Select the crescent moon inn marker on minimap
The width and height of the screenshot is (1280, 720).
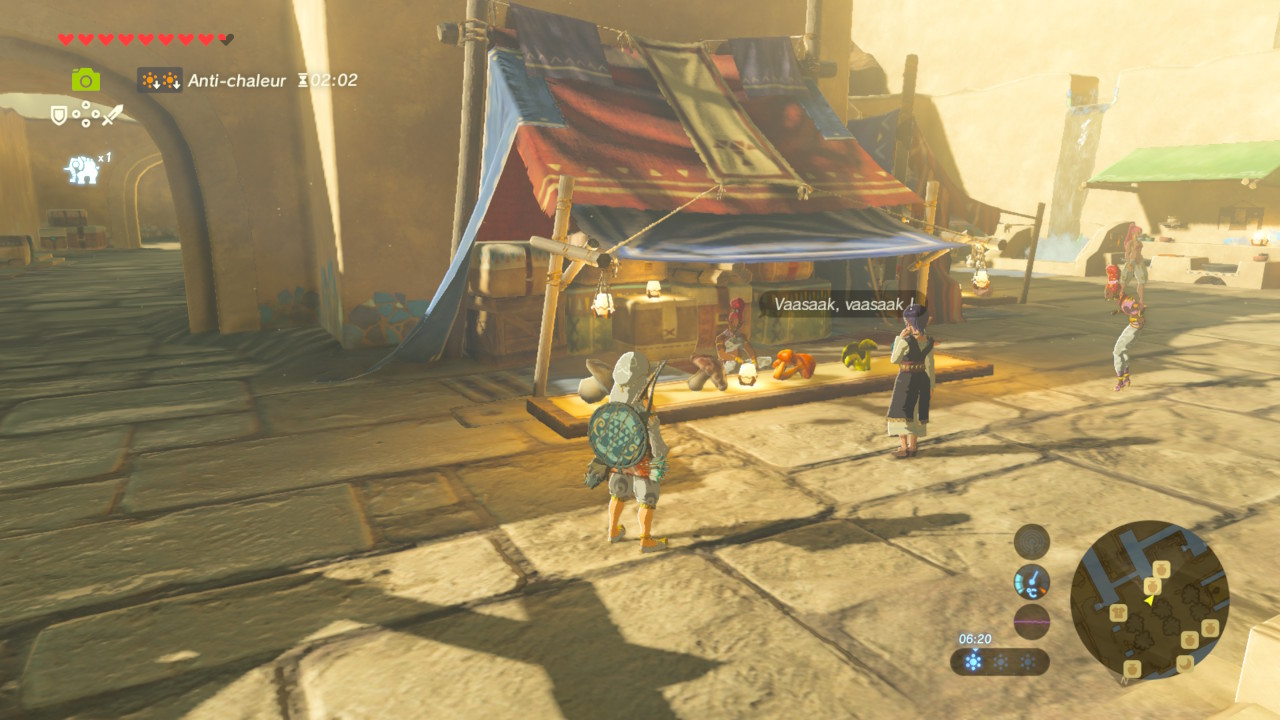(x=1184, y=662)
